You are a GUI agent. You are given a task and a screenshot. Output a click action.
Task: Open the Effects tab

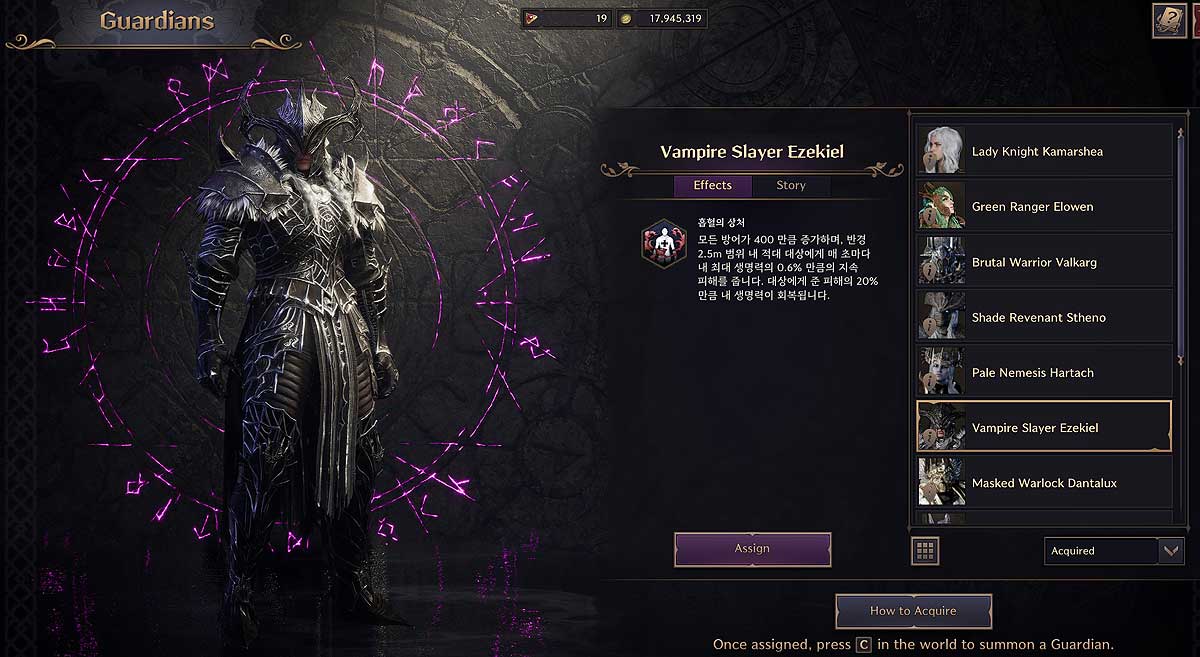pos(712,185)
